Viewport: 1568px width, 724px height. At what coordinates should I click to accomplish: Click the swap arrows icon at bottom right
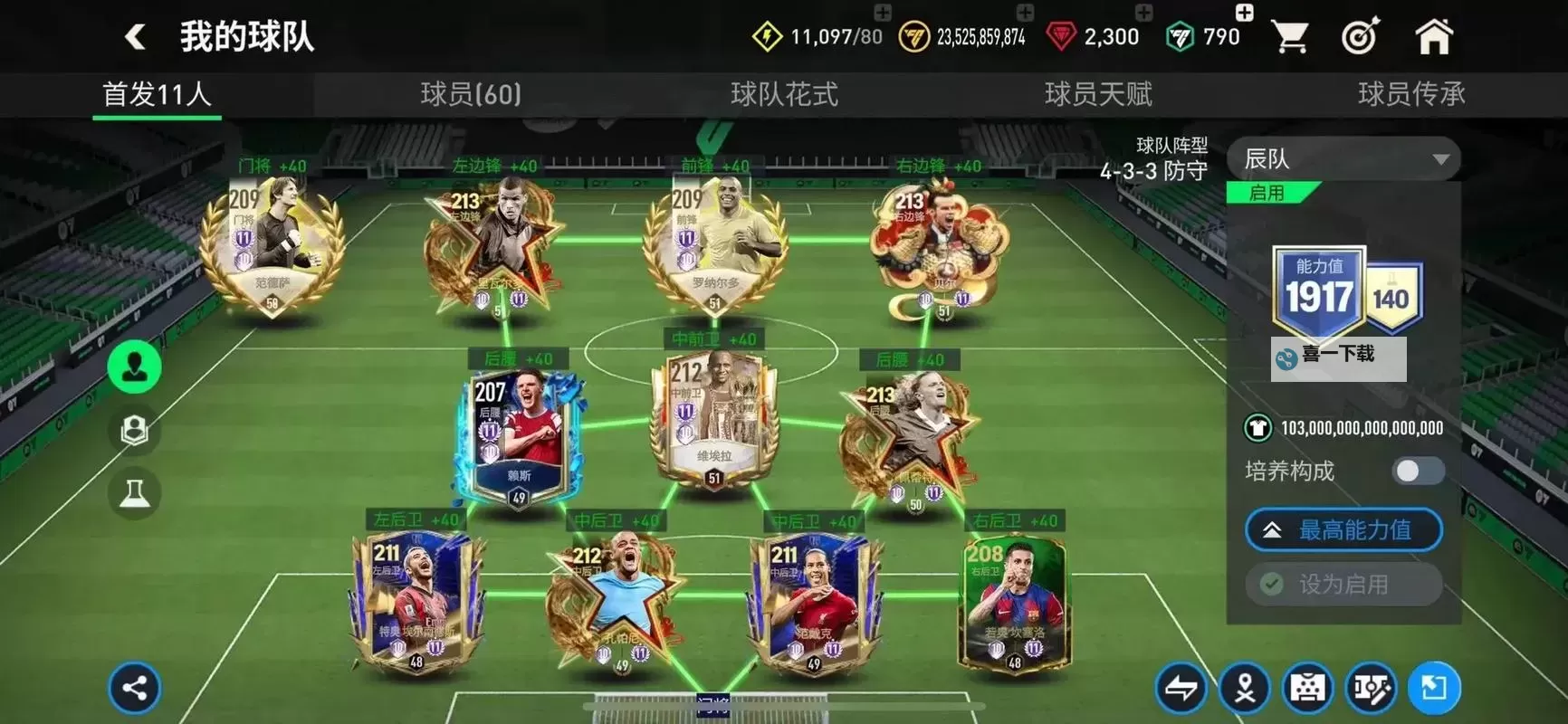click(x=1181, y=688)
